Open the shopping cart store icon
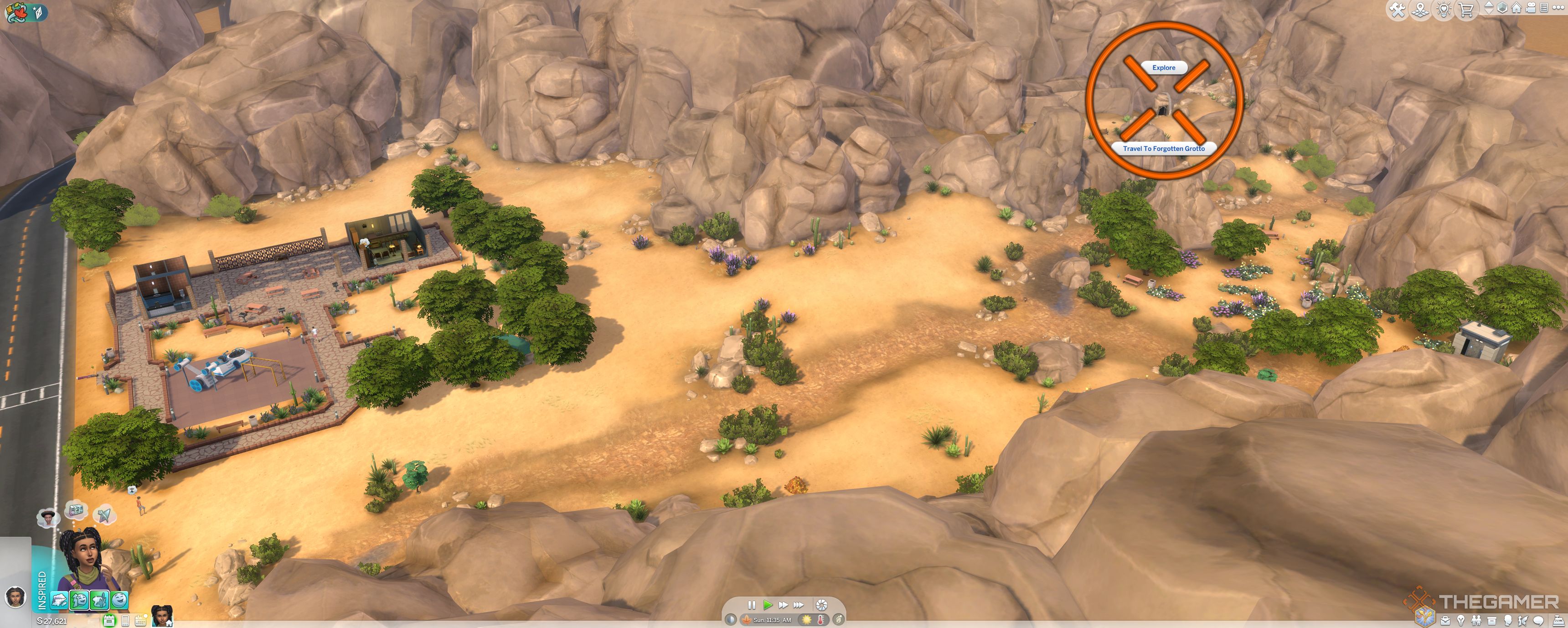 click(1467, 9)
